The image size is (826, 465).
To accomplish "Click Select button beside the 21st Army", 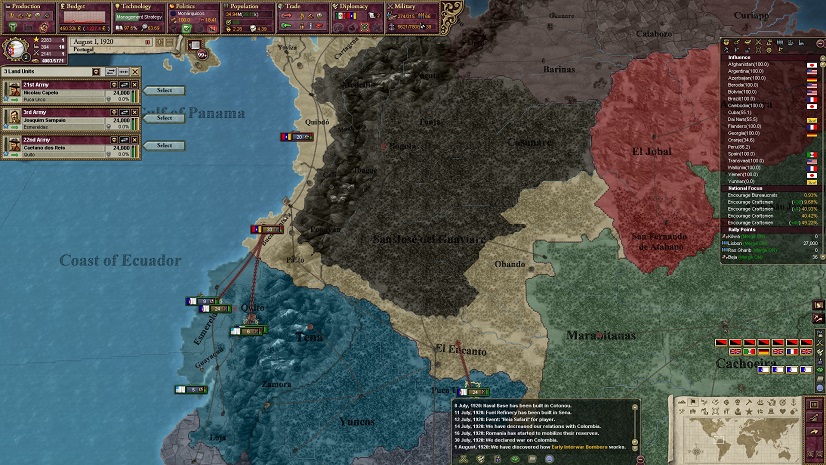I will click(165, 91).
